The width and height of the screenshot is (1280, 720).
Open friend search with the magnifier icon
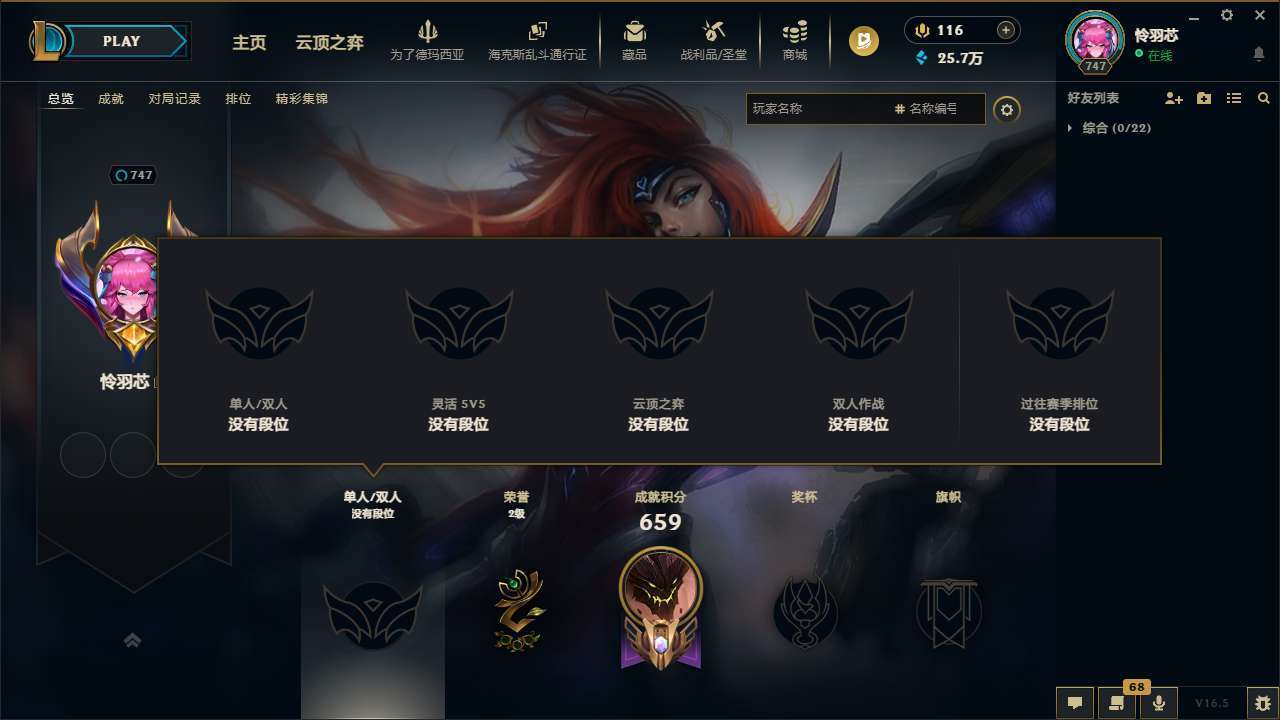pyautogui.click(x=1264, y=98)
